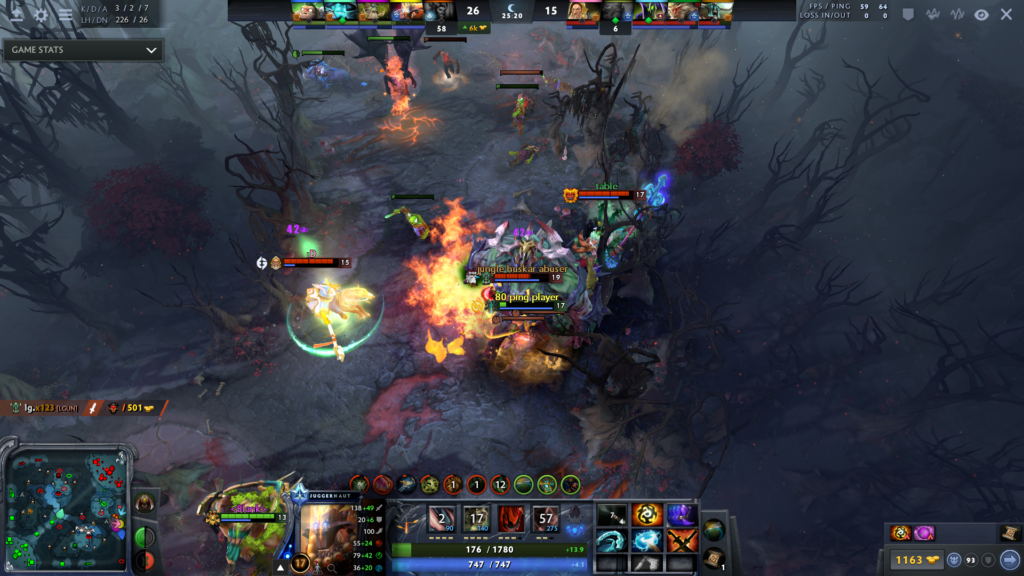Open the settings gear icon
The height and width of the screenshot is (576, 1024).
coord(41,15)
